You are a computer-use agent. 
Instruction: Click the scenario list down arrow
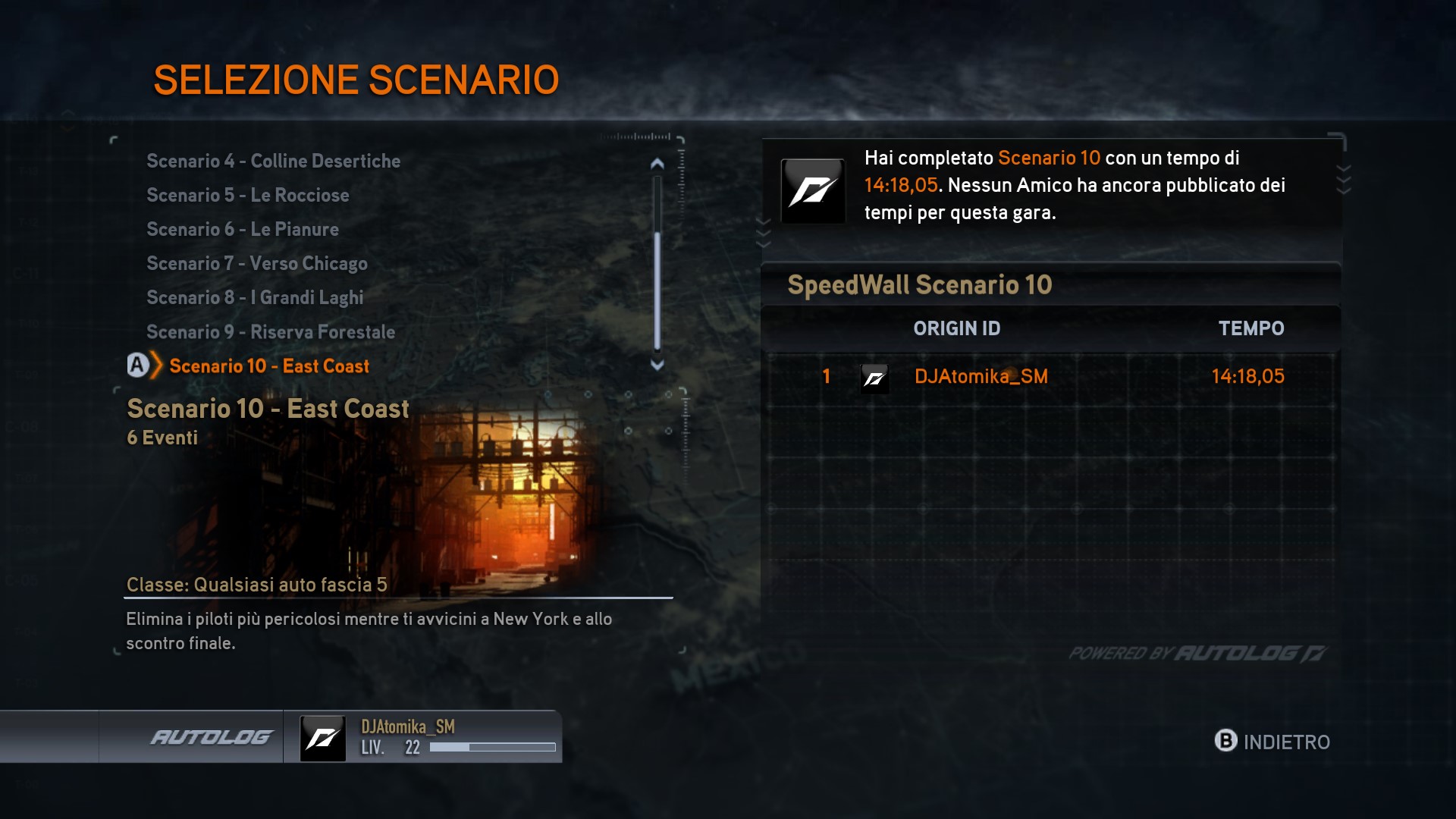657,365
